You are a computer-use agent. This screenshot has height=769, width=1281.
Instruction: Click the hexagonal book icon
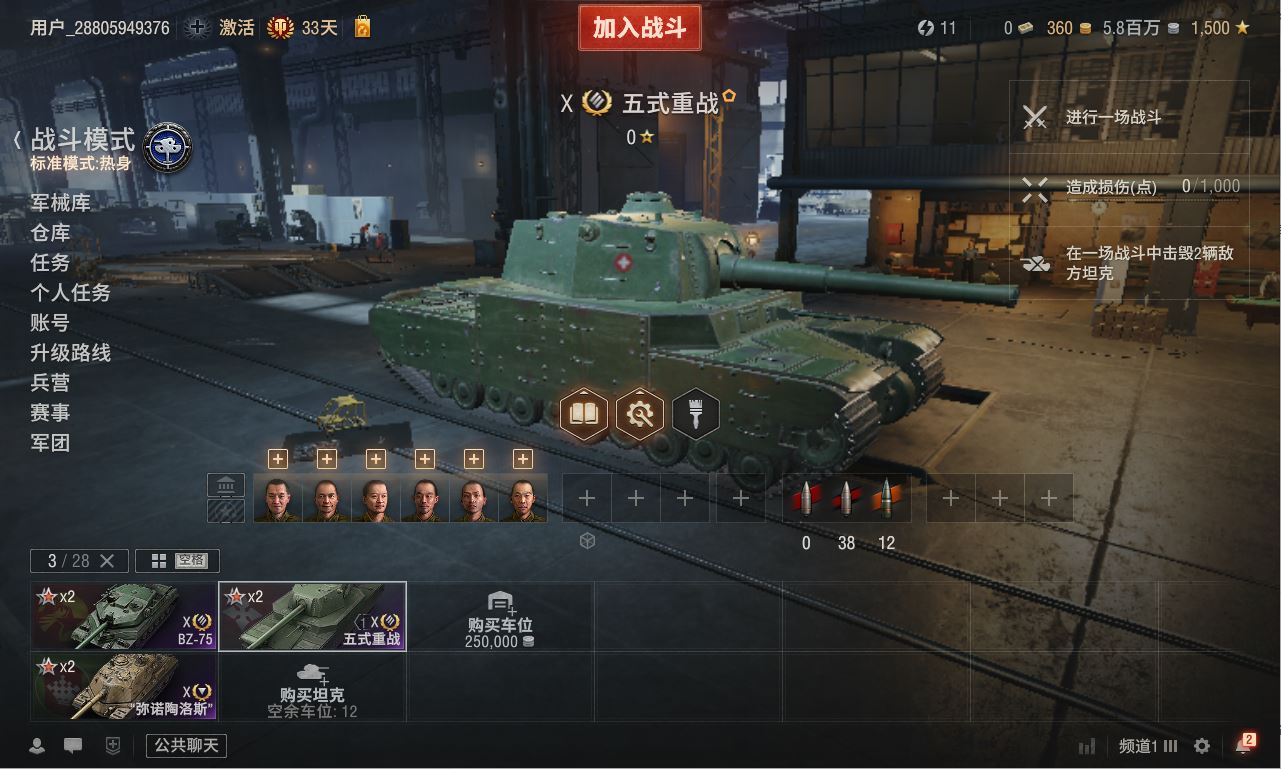click(x=584, y=413)
